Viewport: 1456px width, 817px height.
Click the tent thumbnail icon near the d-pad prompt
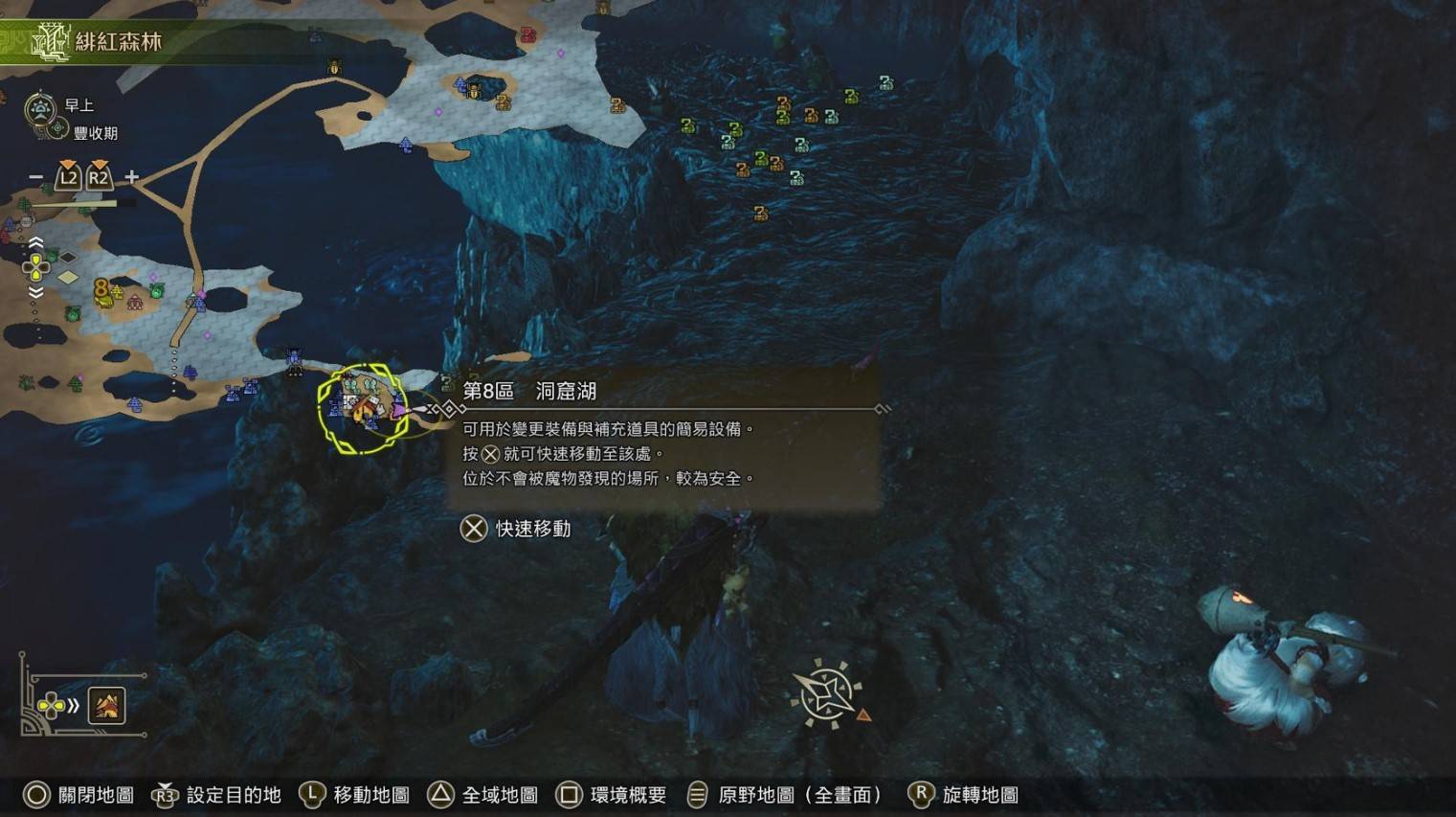click(x=106, y=706)
